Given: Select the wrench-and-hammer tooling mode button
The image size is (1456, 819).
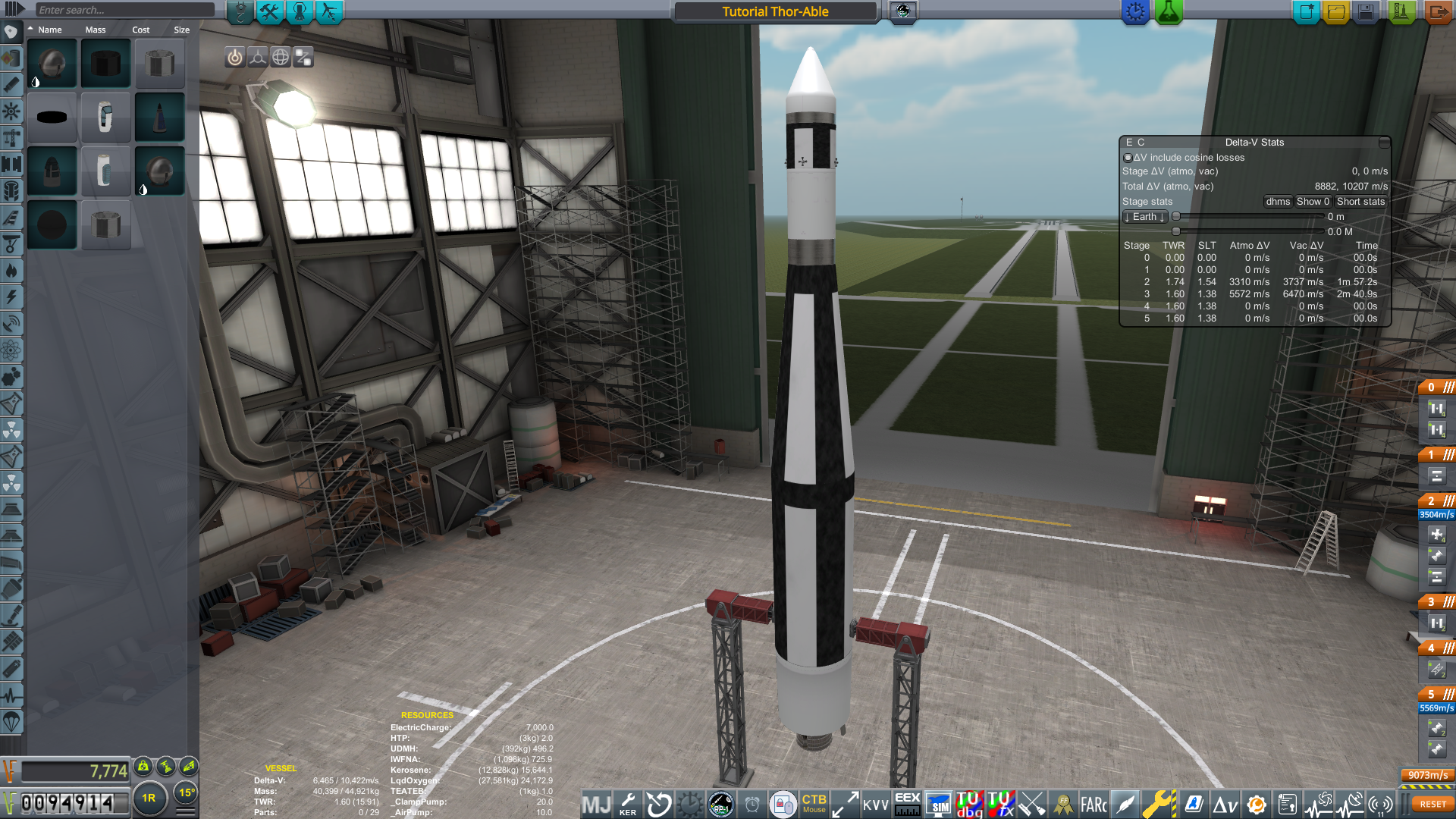Looking at the screenshot, I should click(269, 11).
